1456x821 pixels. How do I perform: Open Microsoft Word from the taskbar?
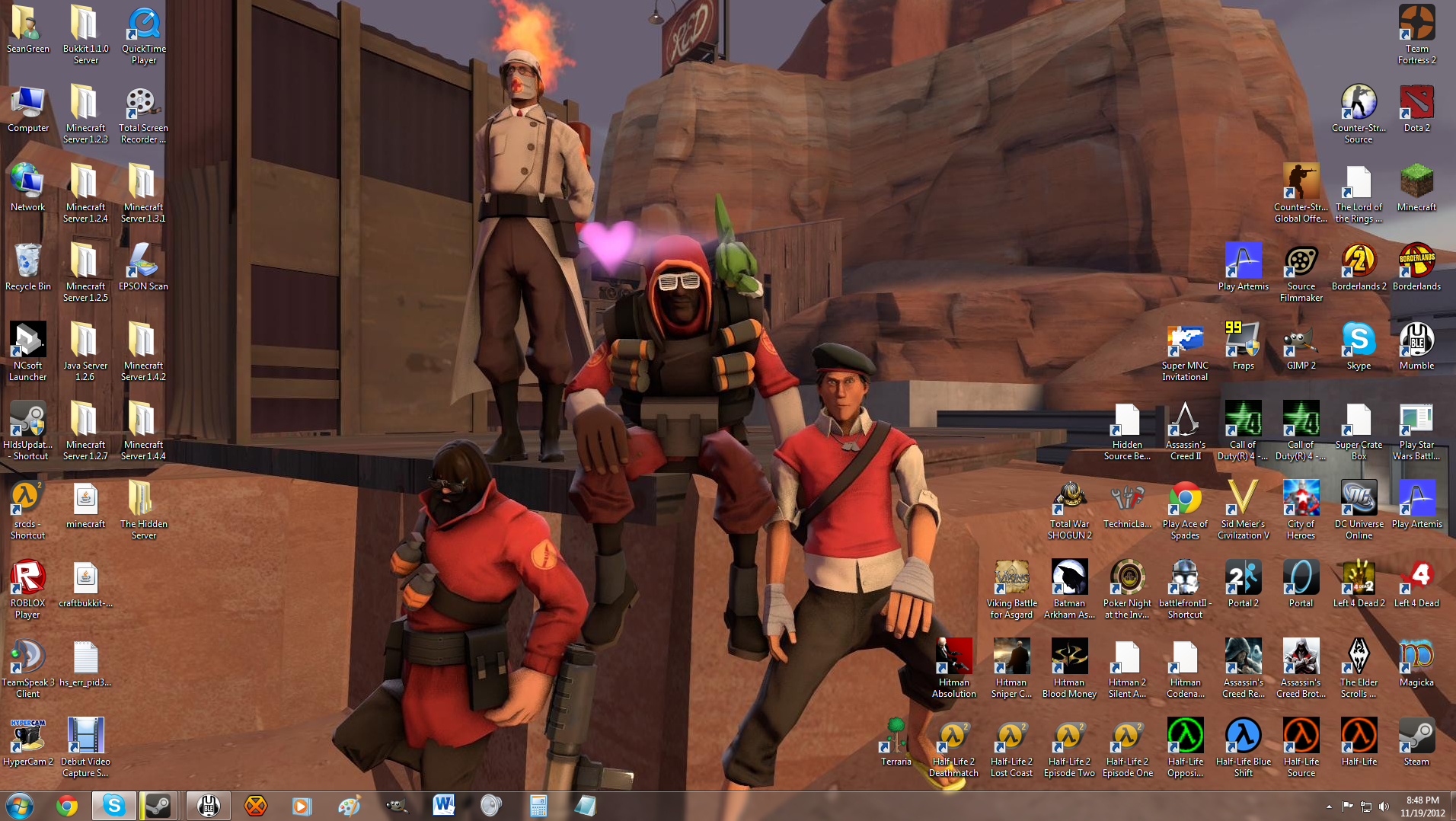(444, 805)
